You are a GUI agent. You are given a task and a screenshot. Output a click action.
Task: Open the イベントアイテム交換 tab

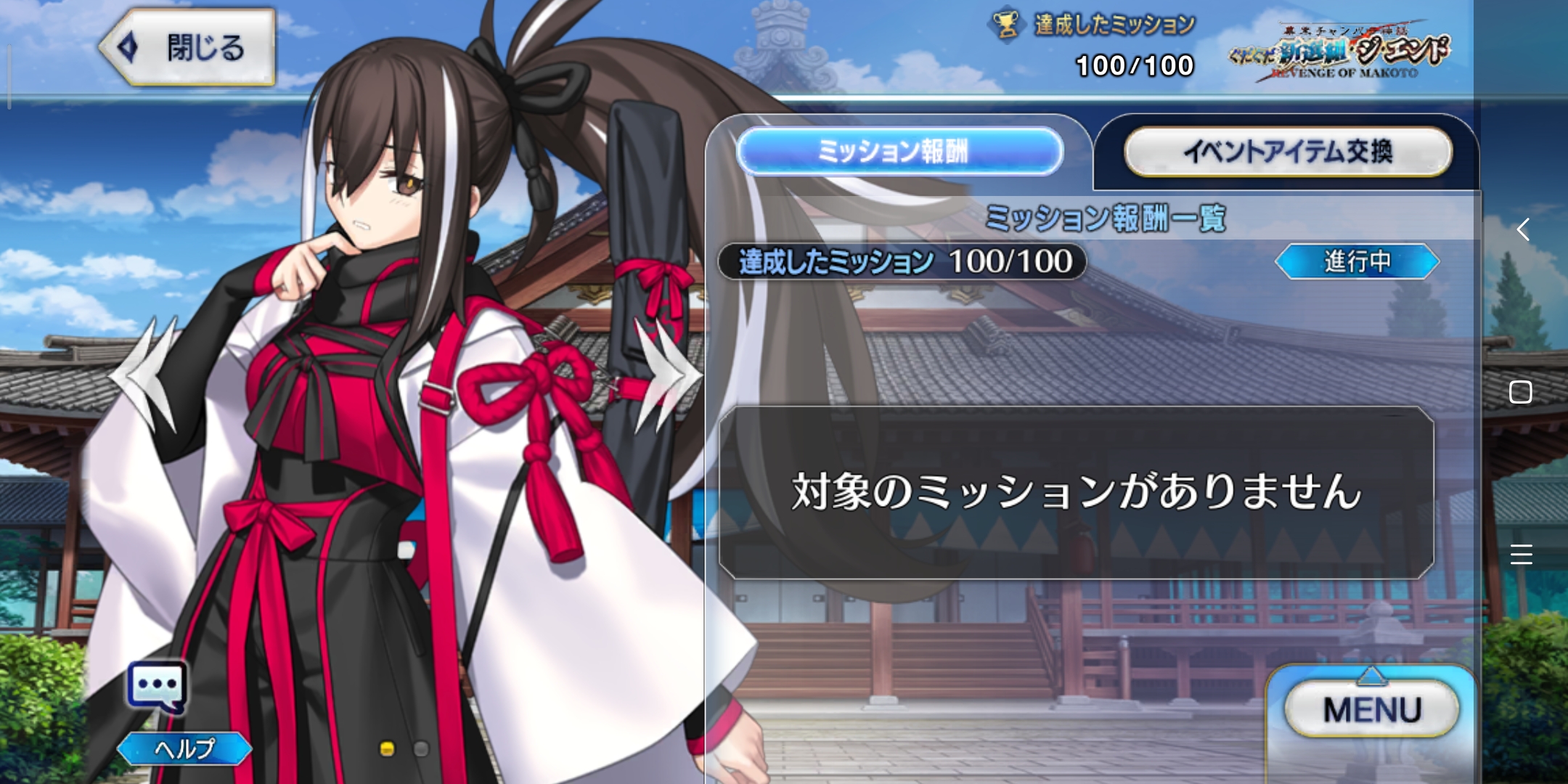click(1287, 151)
